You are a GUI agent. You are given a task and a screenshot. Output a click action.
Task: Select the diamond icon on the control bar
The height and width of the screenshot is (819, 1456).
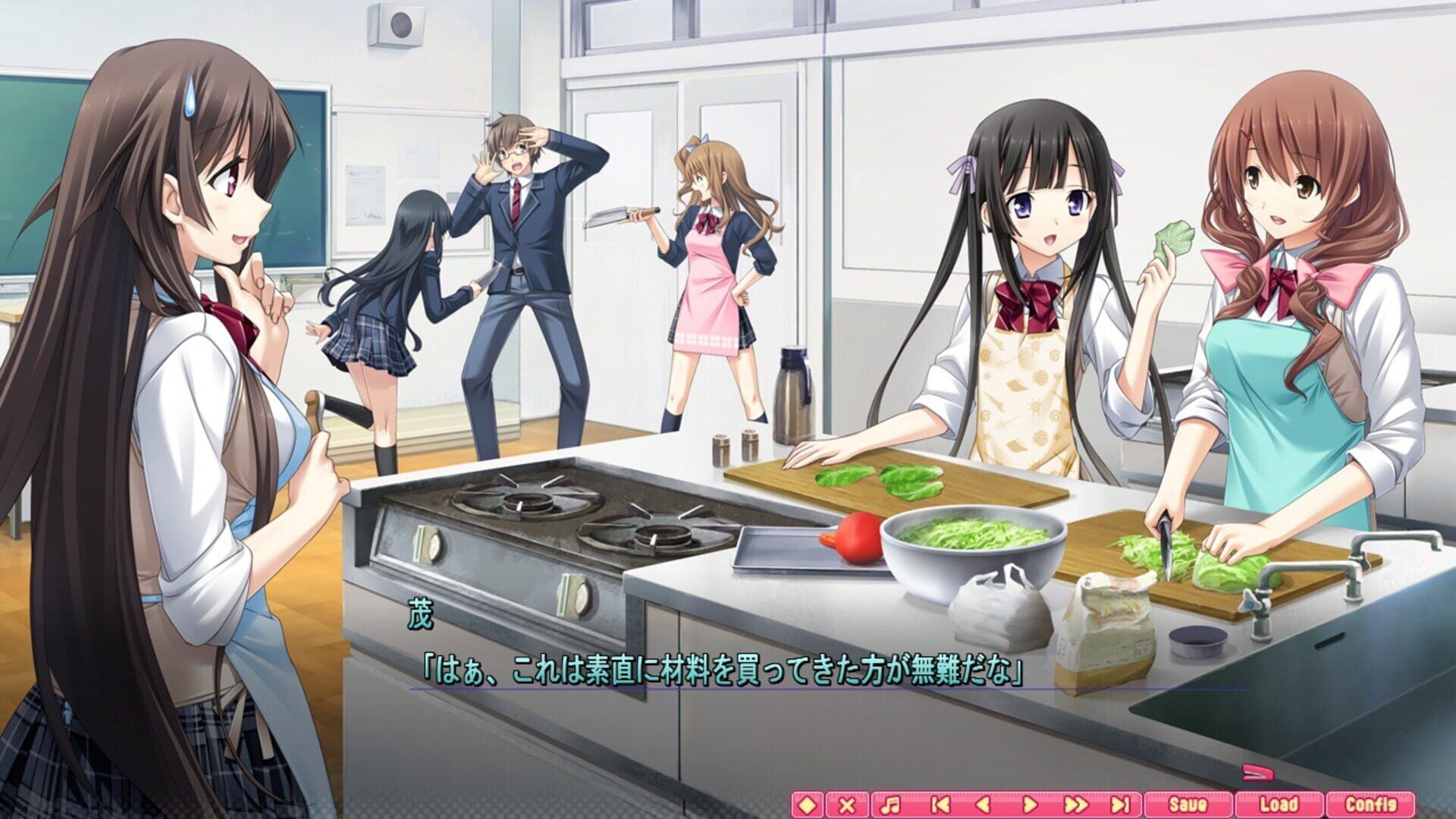coord(807,805)
